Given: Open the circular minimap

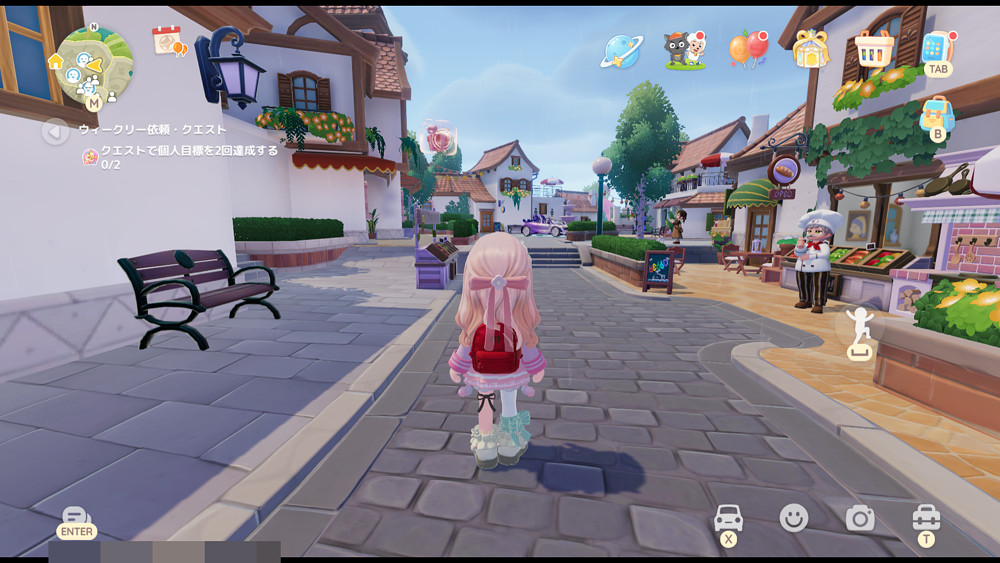Looking at the screenshot, I should (x=94, y=64).
